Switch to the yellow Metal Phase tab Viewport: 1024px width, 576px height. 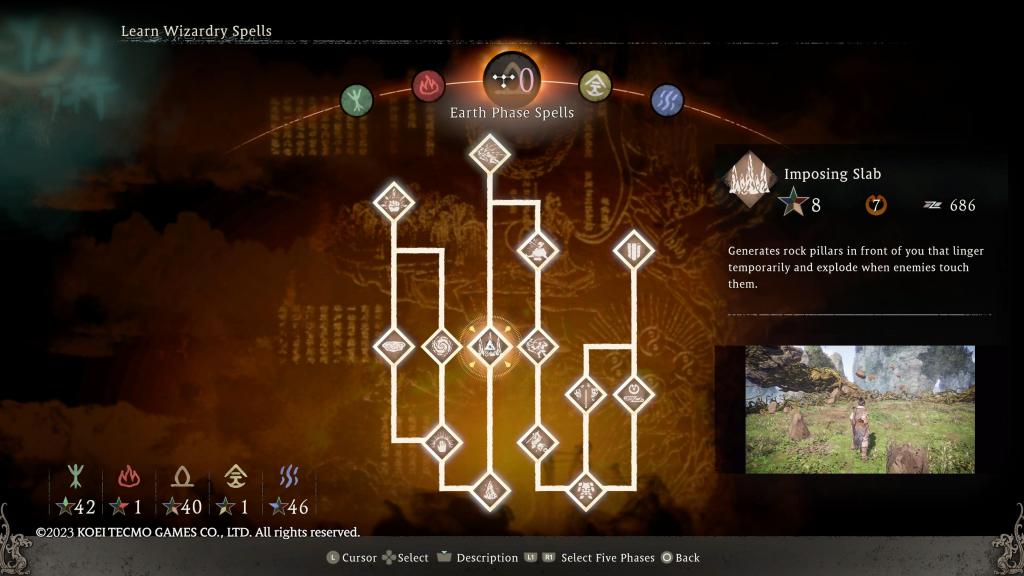(595, 86)
